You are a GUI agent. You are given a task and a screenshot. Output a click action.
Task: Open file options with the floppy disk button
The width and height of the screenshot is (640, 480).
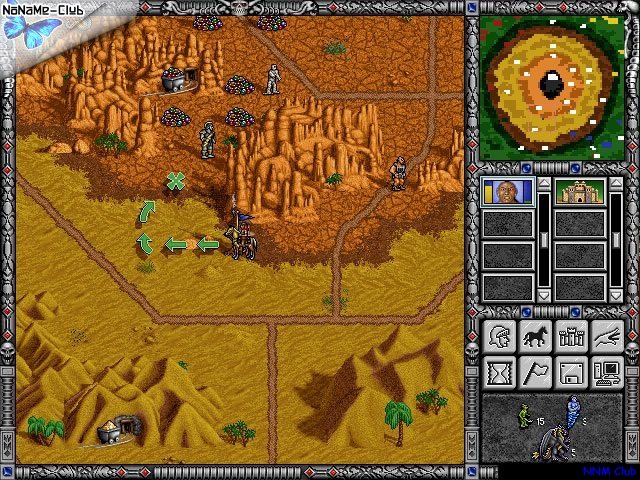click(x=570, y=373)
